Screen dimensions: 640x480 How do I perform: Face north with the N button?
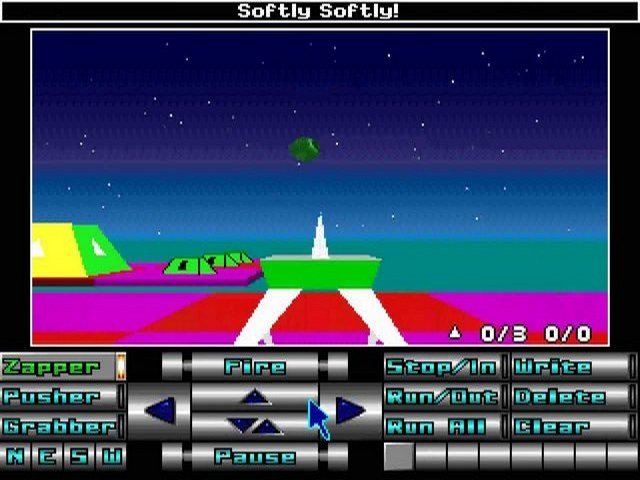click(15, 457)
